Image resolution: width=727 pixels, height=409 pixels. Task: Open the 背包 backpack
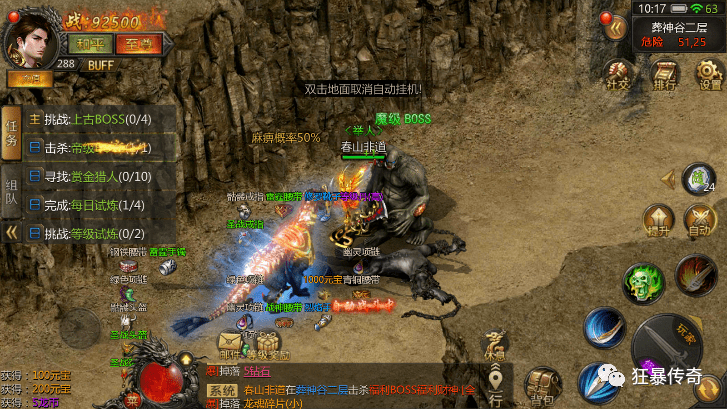[x=542, y=380]
